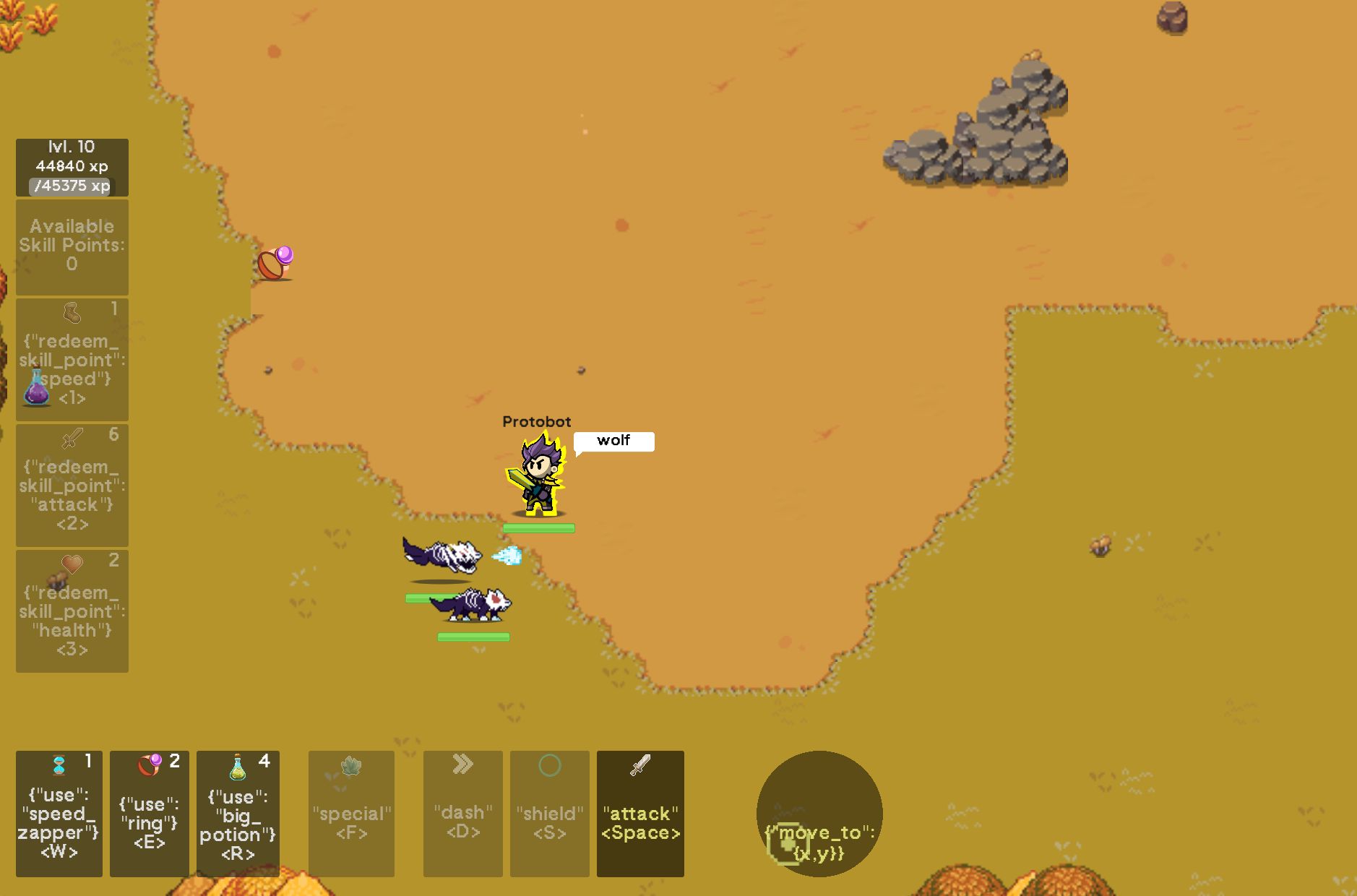This screenshot has height=896, width=1357.
Task: Click the redeem speed skill point panel
Action: point(72,359)
